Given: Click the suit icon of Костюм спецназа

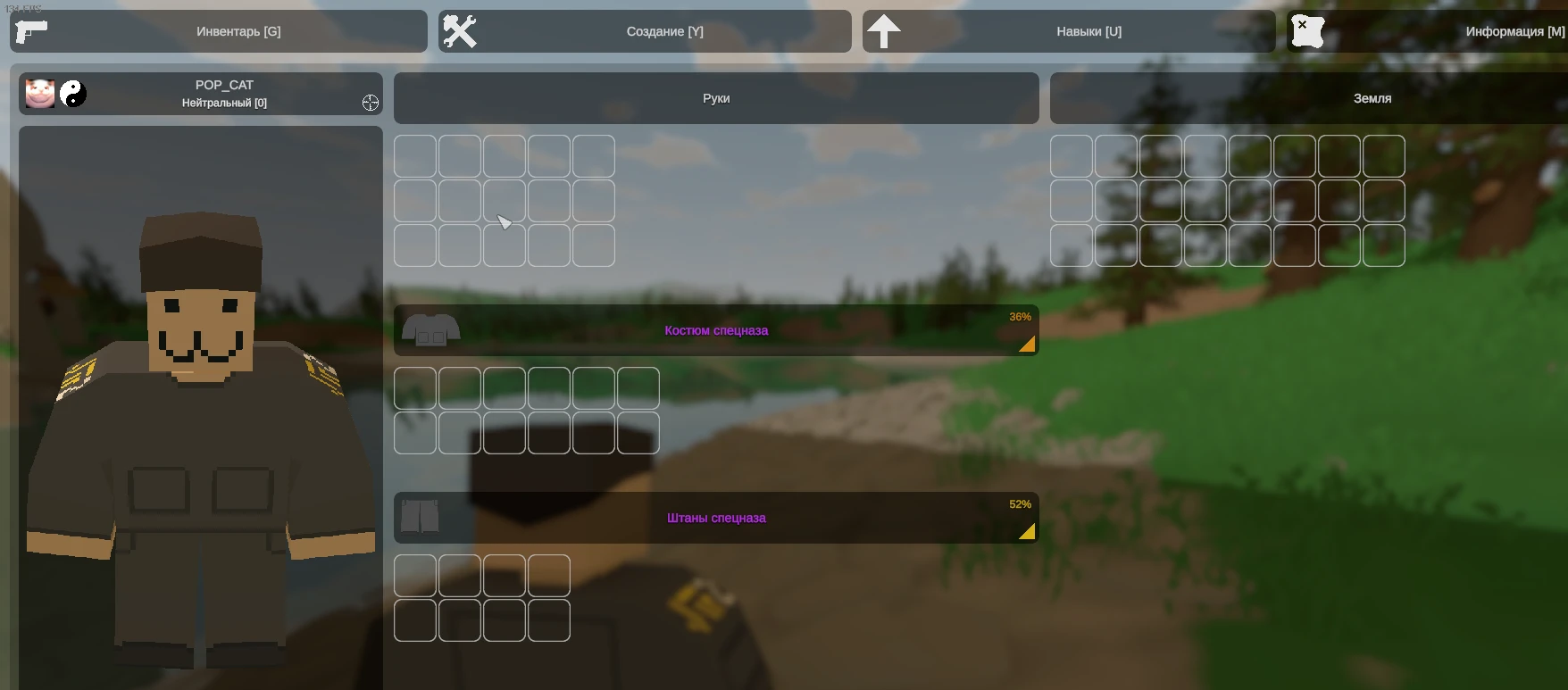Looking at the screenshot, I should tap(431, 329).
